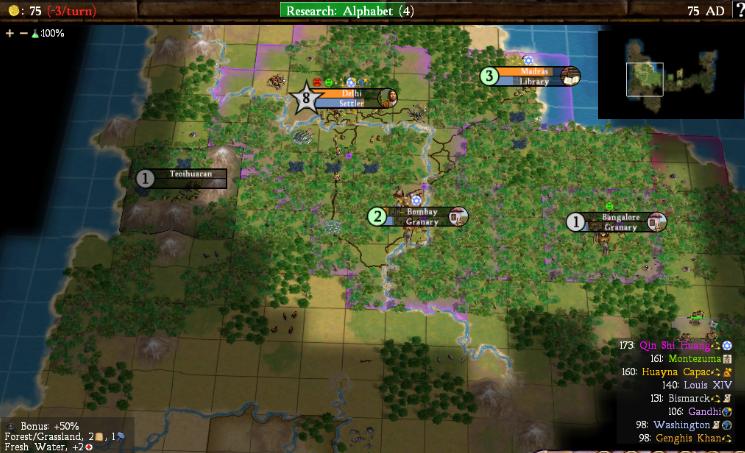Contact Montezuma from the score list
This screenshot has height=453, width=745.
[684, 358]
